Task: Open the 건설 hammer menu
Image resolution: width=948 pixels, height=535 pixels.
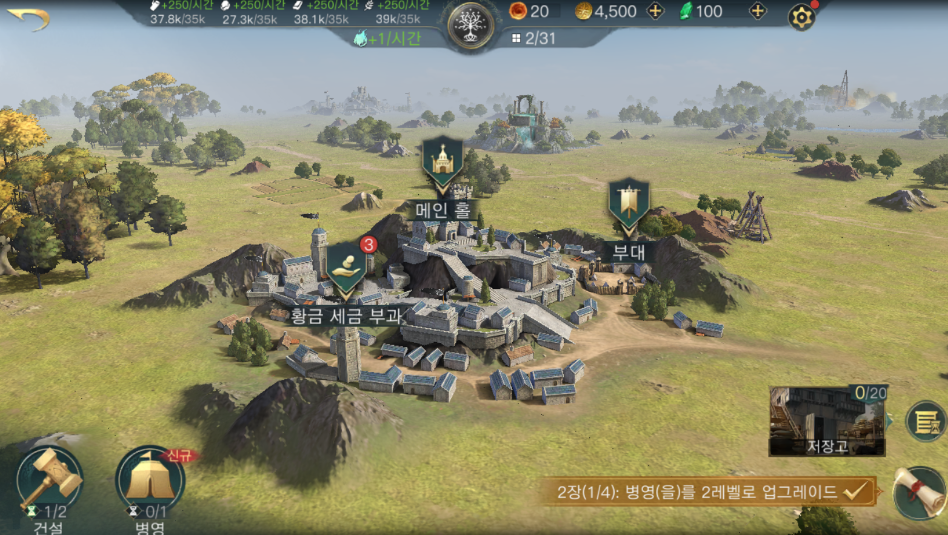Action: [47, 480]
